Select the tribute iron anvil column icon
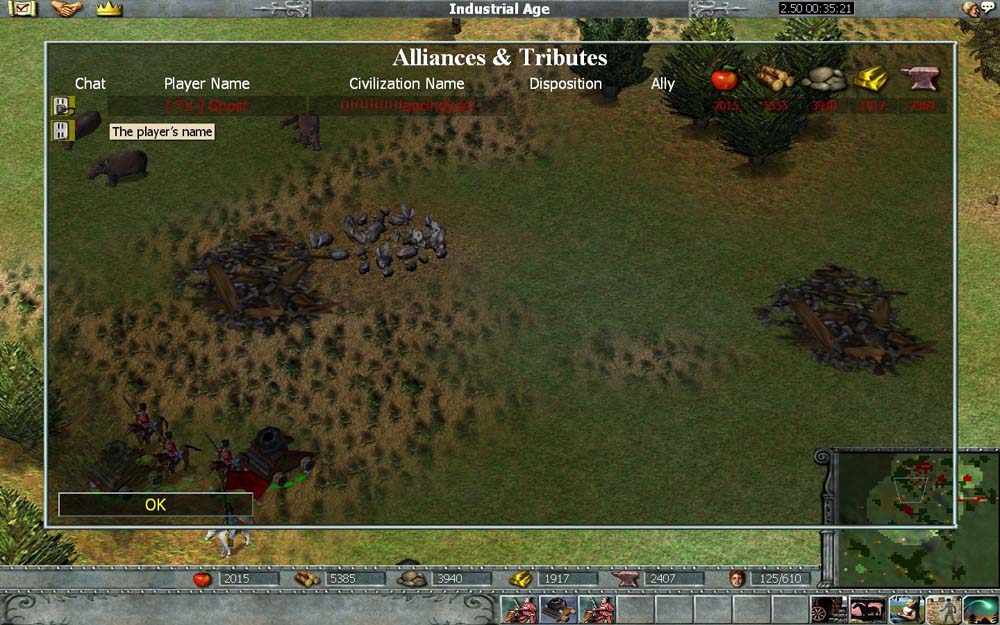This screenshot has height=625, width=1000. coord(920,79)
